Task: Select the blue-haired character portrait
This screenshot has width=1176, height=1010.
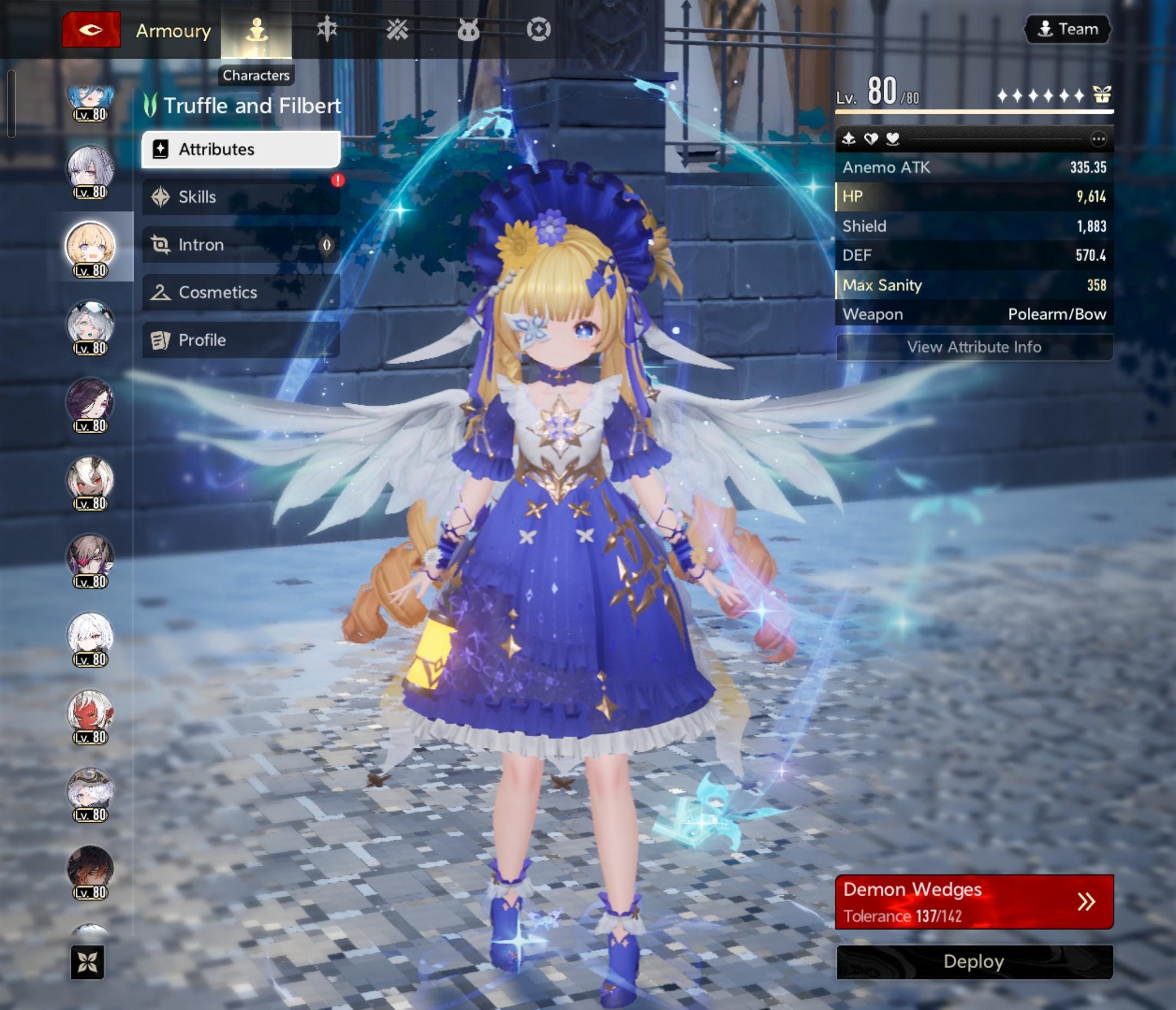Action: click(x=90, y=99)
